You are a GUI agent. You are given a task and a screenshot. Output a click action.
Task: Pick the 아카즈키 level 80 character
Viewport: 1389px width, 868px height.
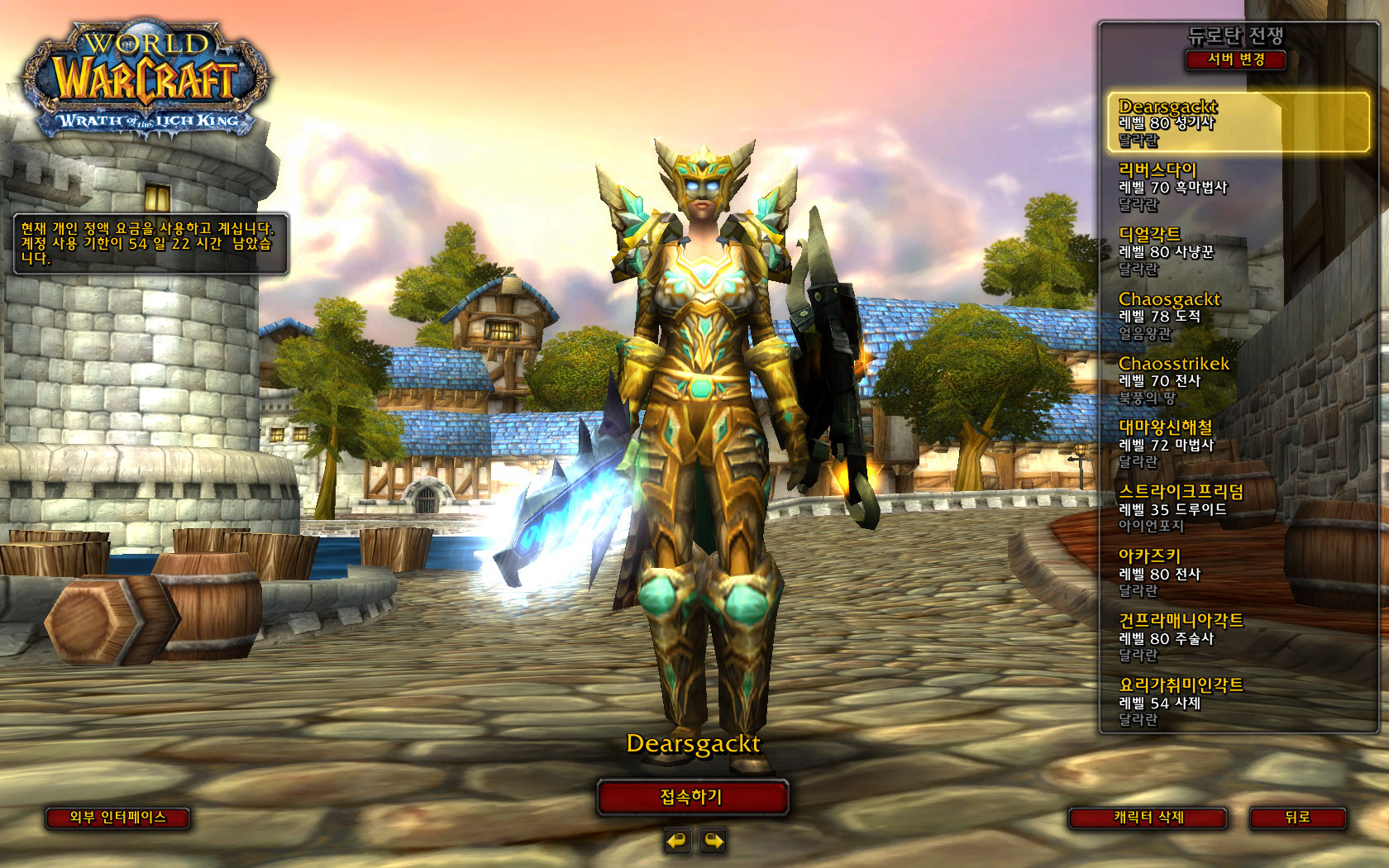tap(1238, 573)
